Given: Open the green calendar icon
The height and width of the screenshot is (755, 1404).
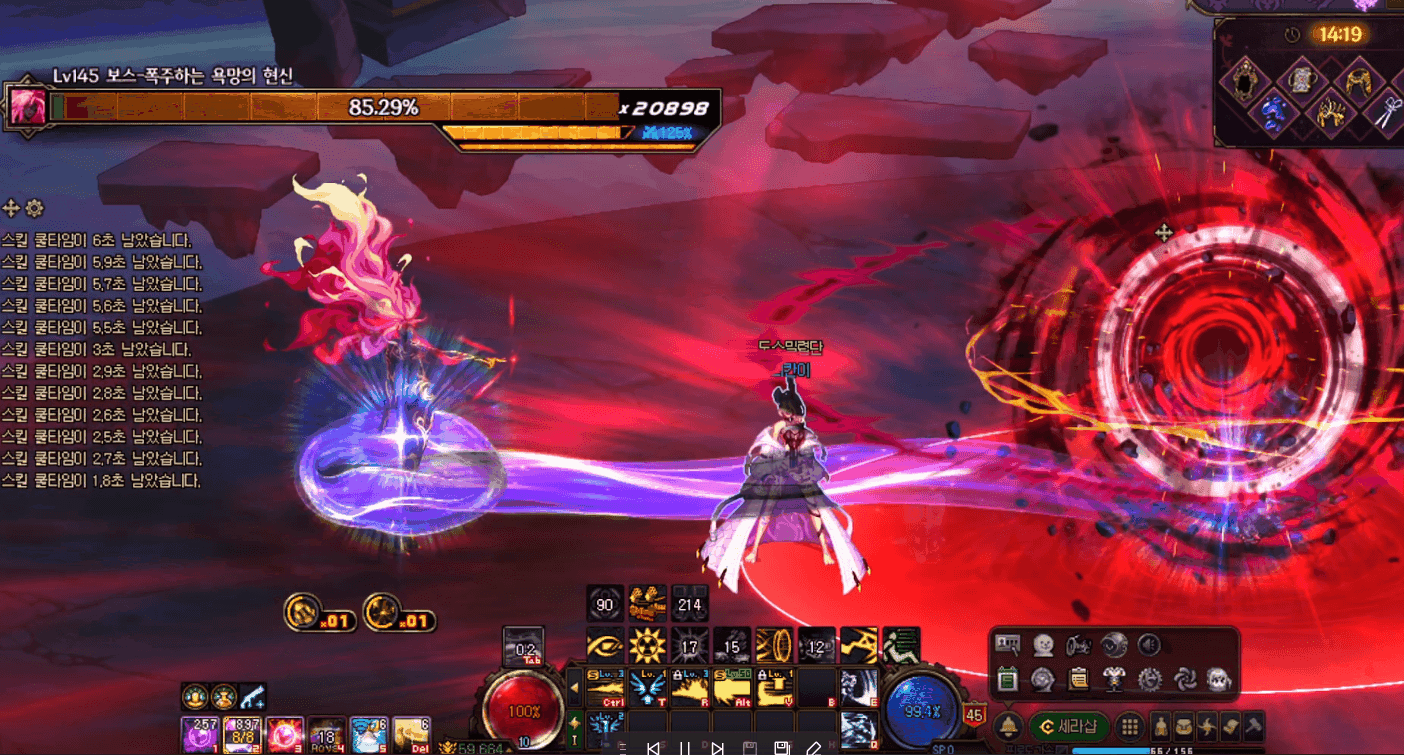Looking at the screenshot, I should coord(1008,679).
